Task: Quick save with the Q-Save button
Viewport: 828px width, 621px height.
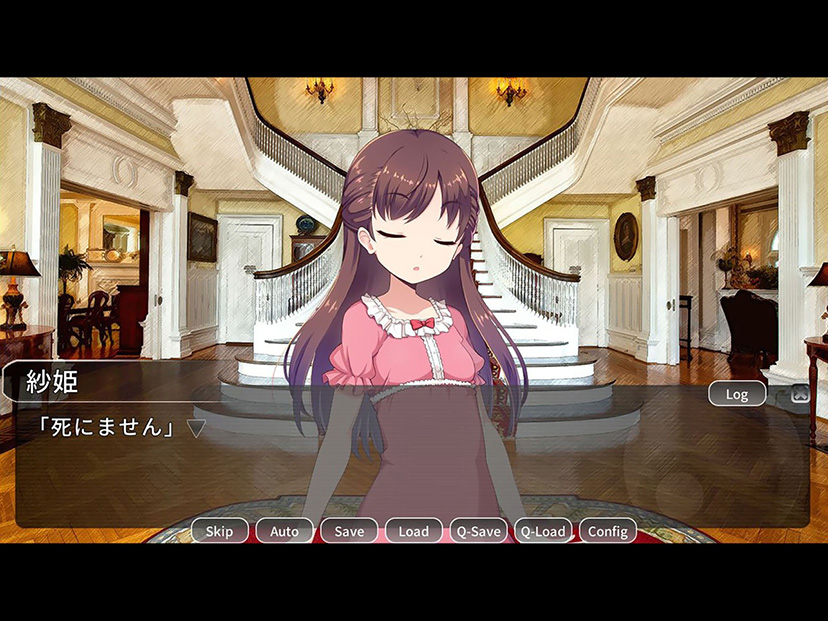Action: pos(478,531)
